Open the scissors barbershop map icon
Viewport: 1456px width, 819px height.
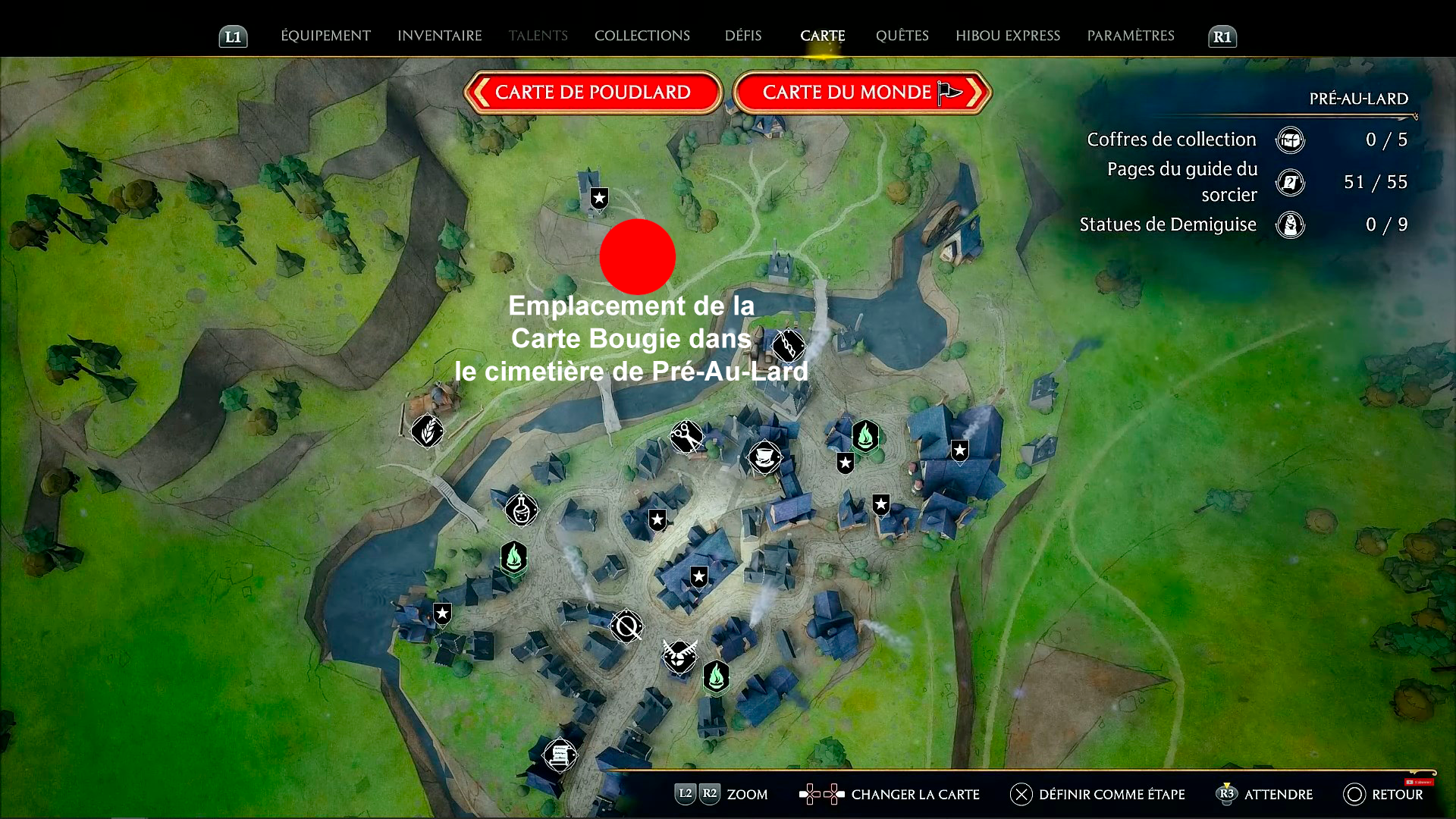(687, 438)
